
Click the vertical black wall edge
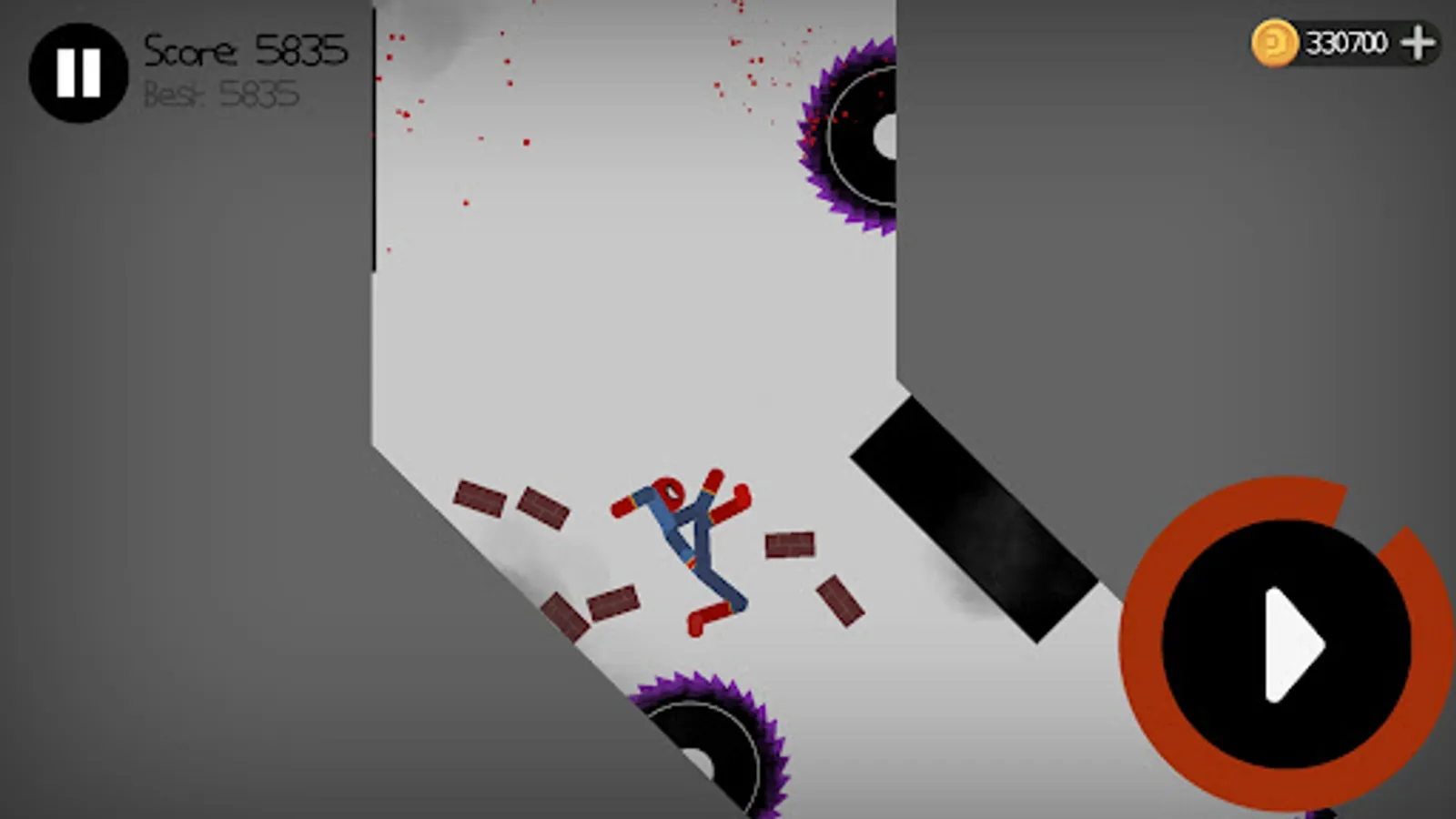pos(374,136)
